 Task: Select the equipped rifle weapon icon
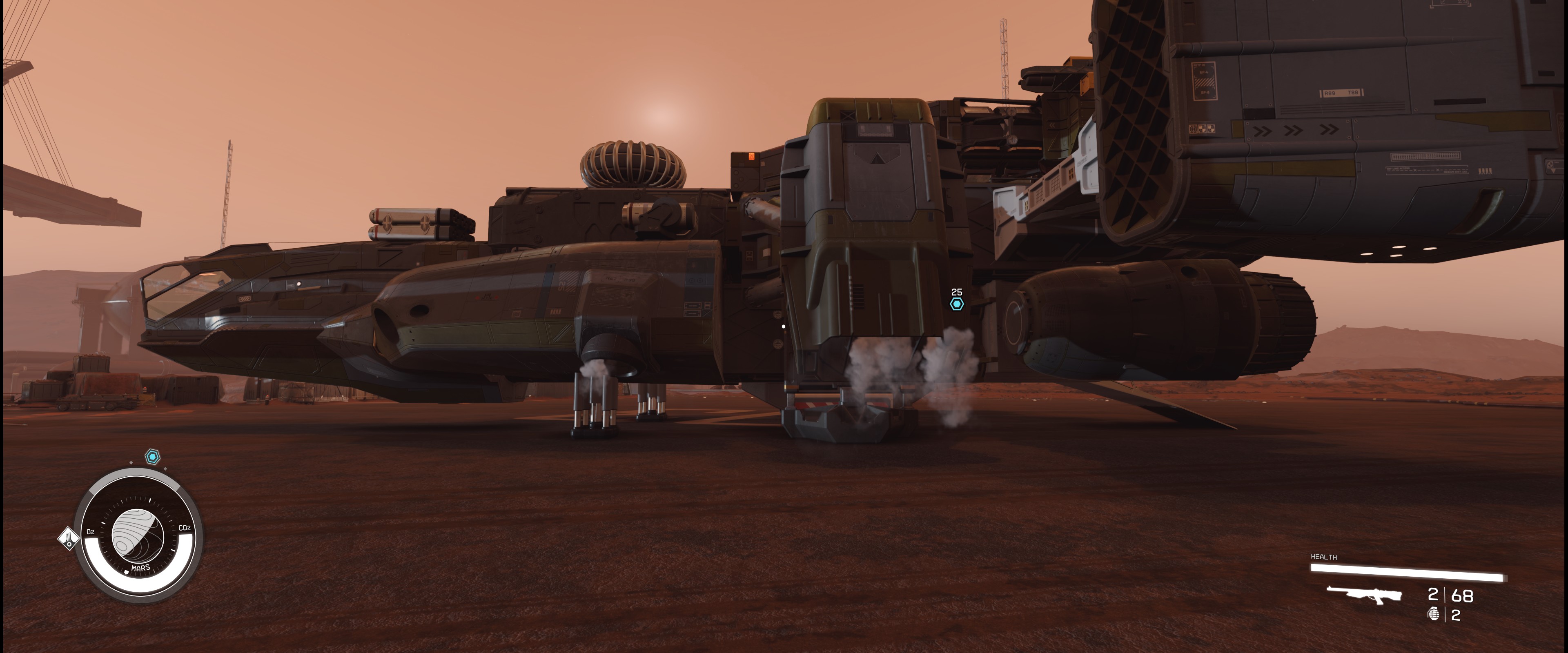click(x=1364, y=595)
